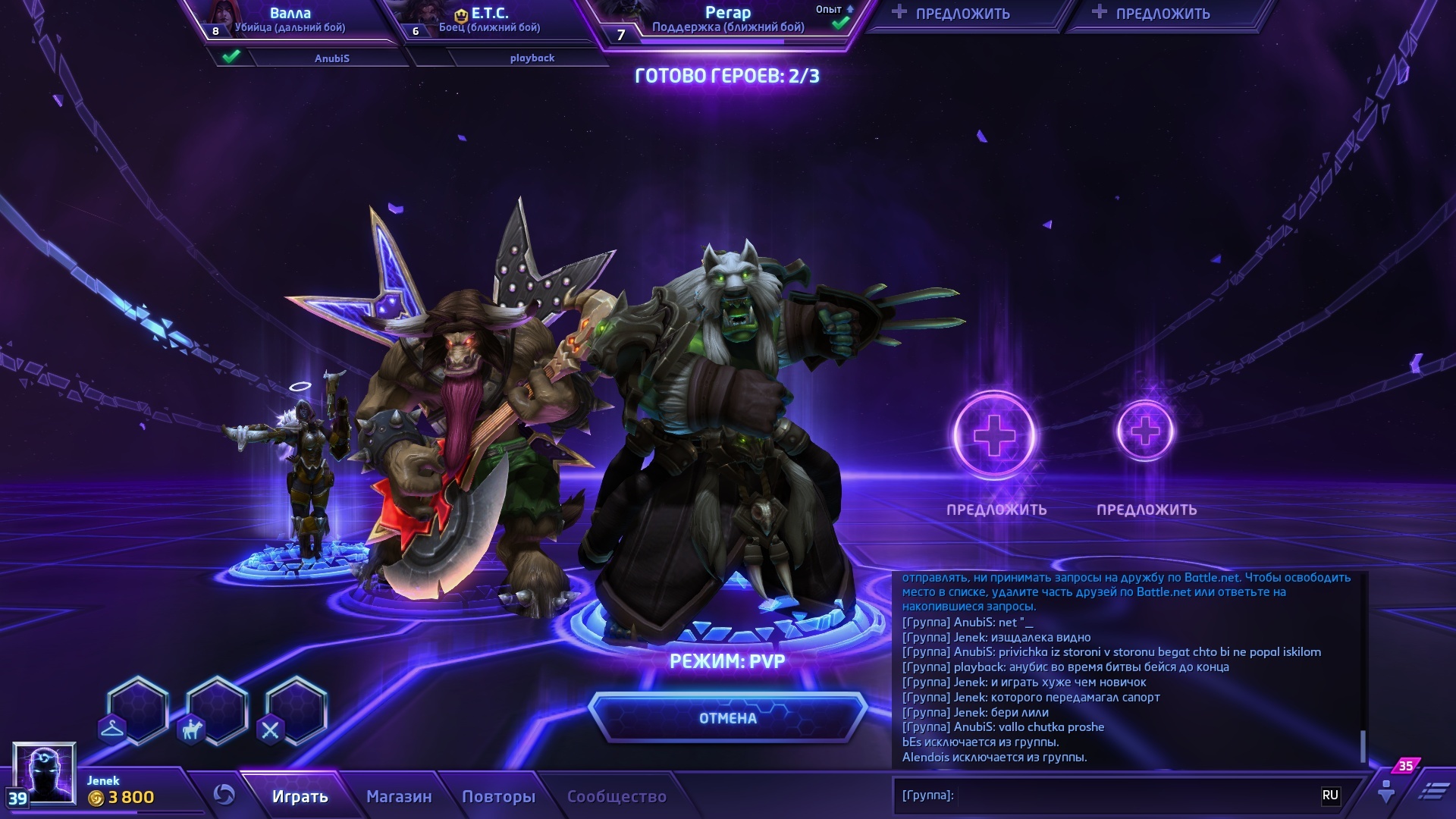Click the swirl home icon
This screenshot has width=1456, height=819.
pos(224,794)
